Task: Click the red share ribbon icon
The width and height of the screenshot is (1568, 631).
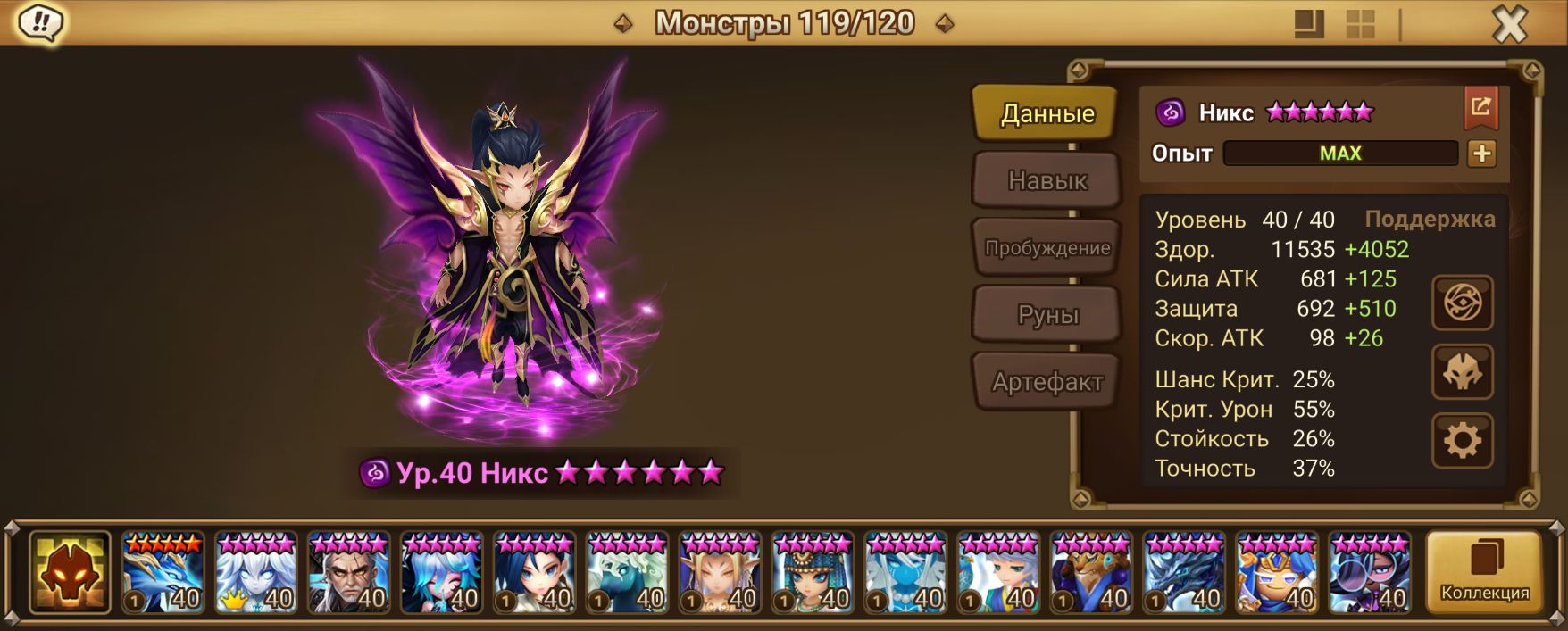Action: pyautogui.click(x=1480, y=108)
